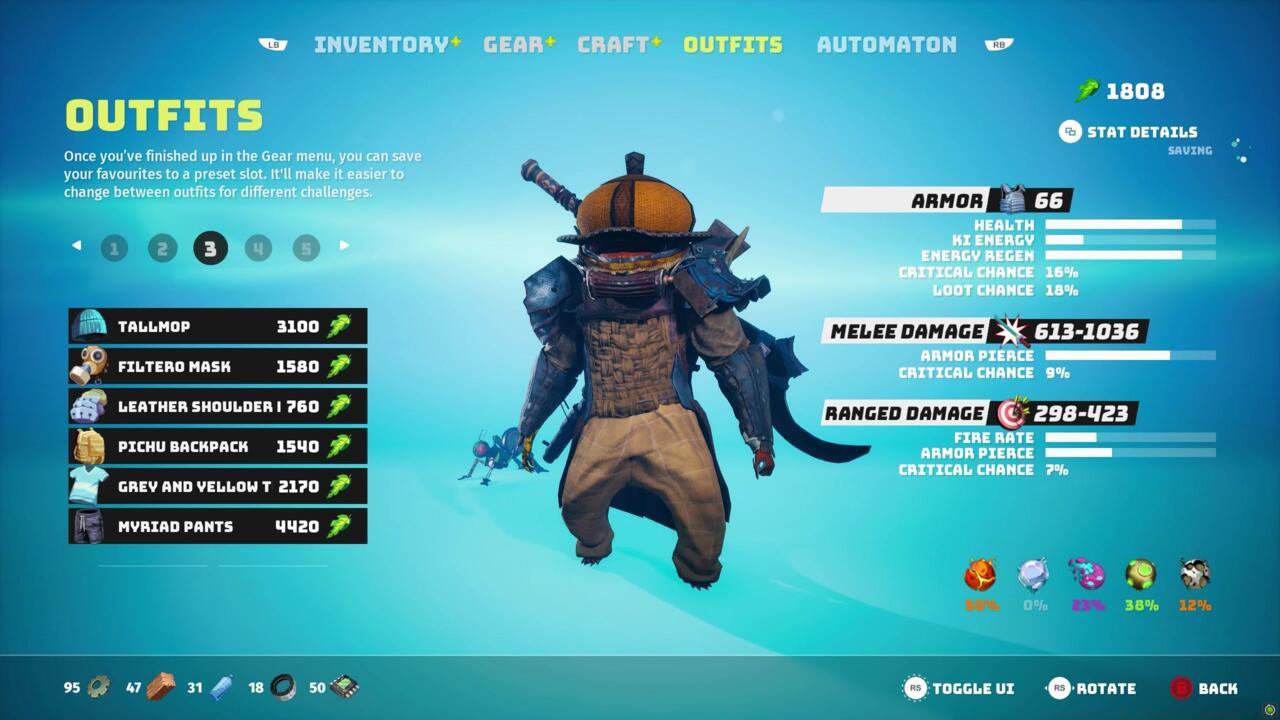Select outfit preset slot 5
Image resolution: width=1280 pixels, height=720 pixels.
coord(305,247)
